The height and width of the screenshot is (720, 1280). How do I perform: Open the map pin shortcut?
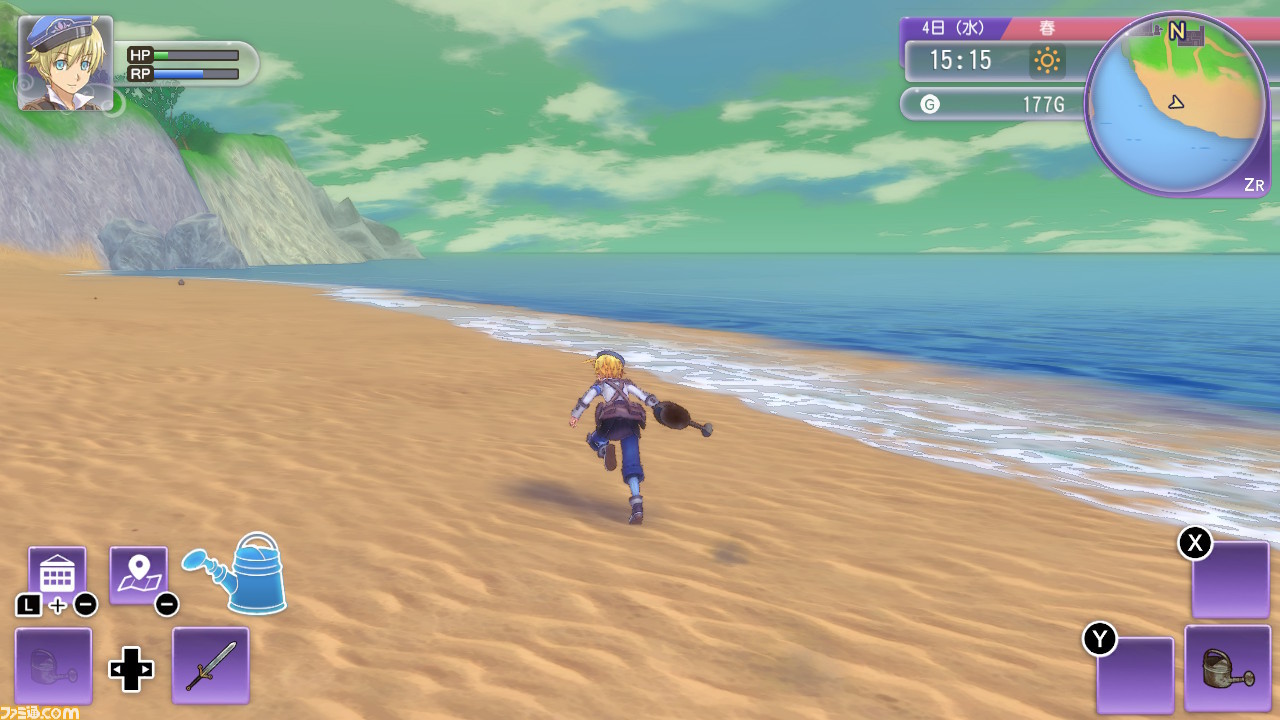138,574
